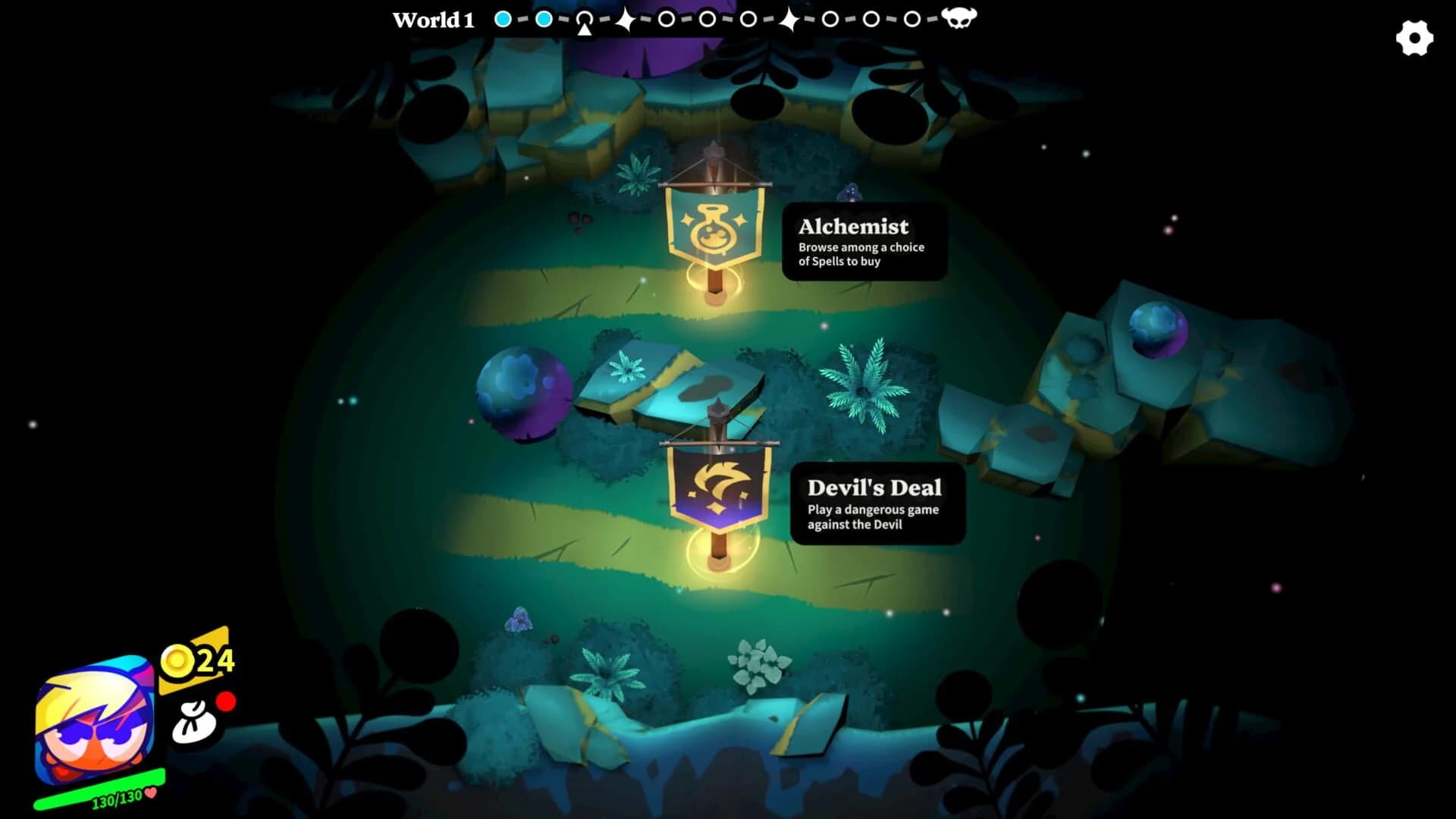Select the second star node on the route tracker

point(791,17)
